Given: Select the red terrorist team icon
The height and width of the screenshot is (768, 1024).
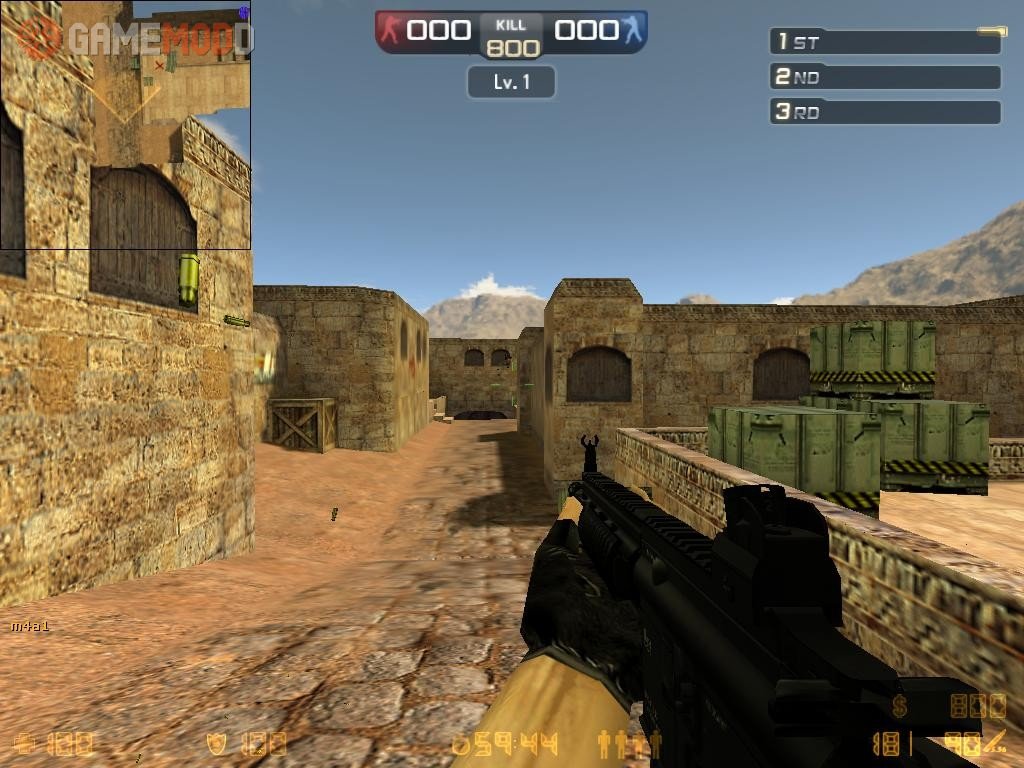Looking at the screenshot, I should pos(390,30).
